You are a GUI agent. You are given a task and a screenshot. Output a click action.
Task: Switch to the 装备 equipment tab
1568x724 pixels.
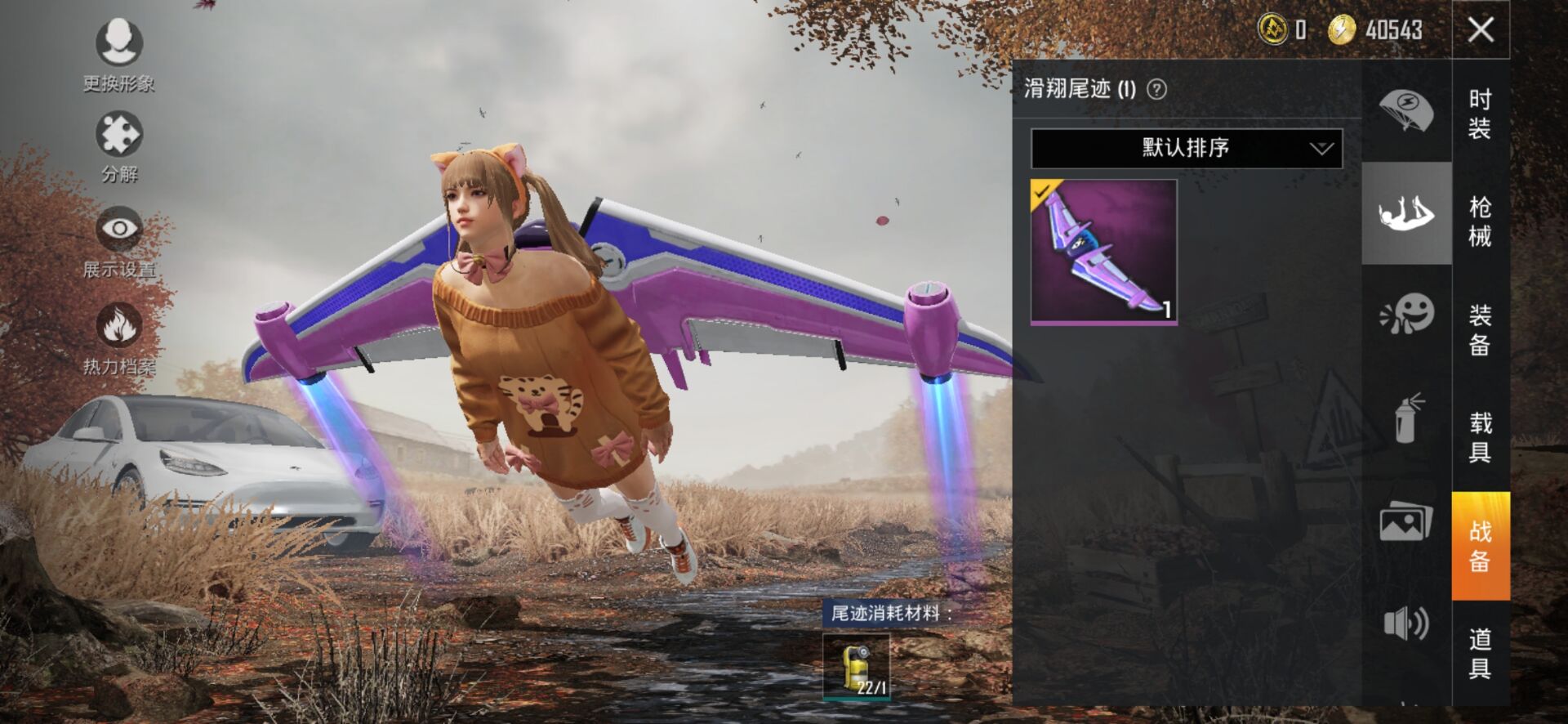(x=1480, y=329)
